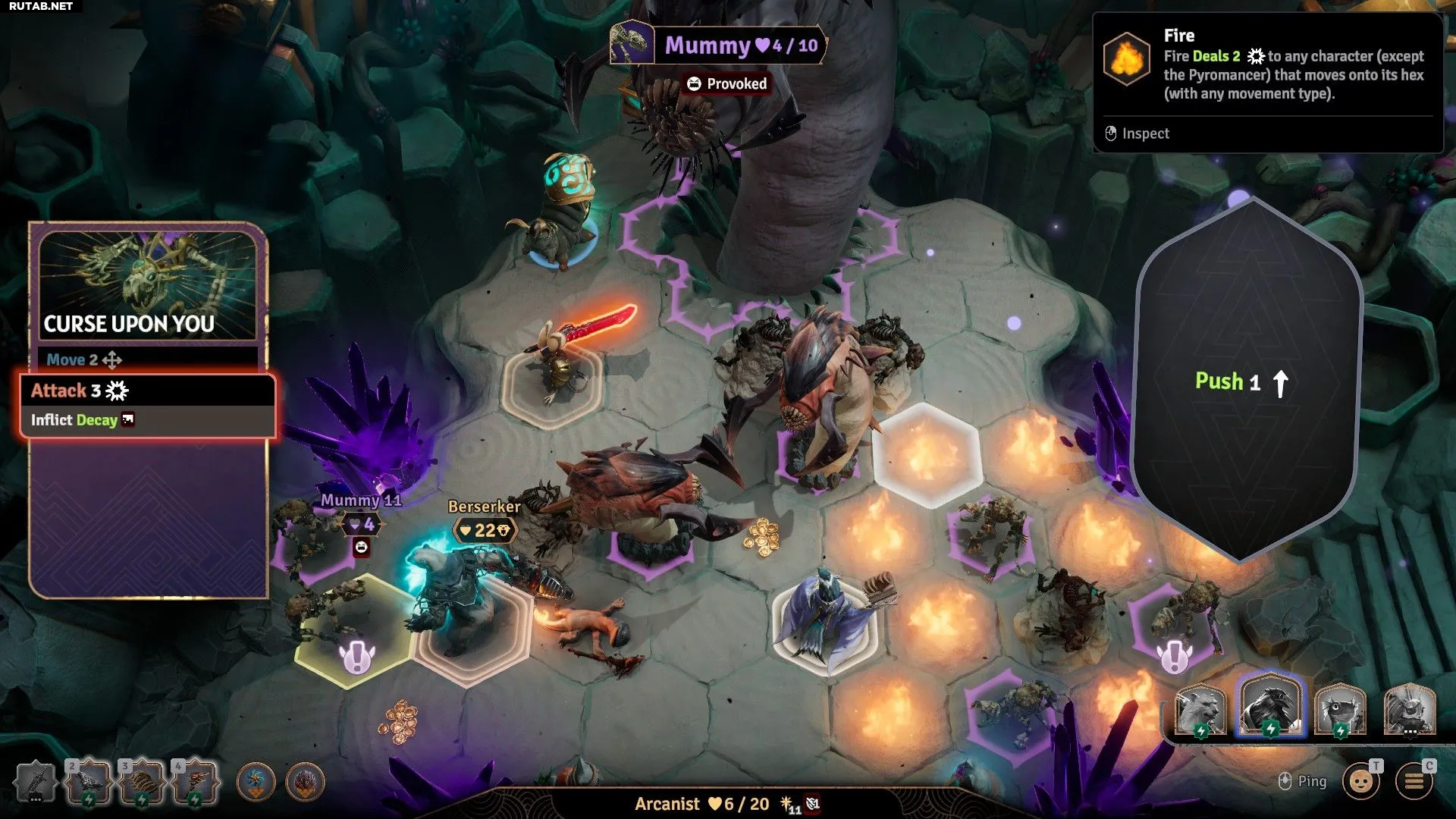The height and width of the screenshot is (819, 1456).
Task: Click the Push 1 ability card
Action: coord(1244,381)
